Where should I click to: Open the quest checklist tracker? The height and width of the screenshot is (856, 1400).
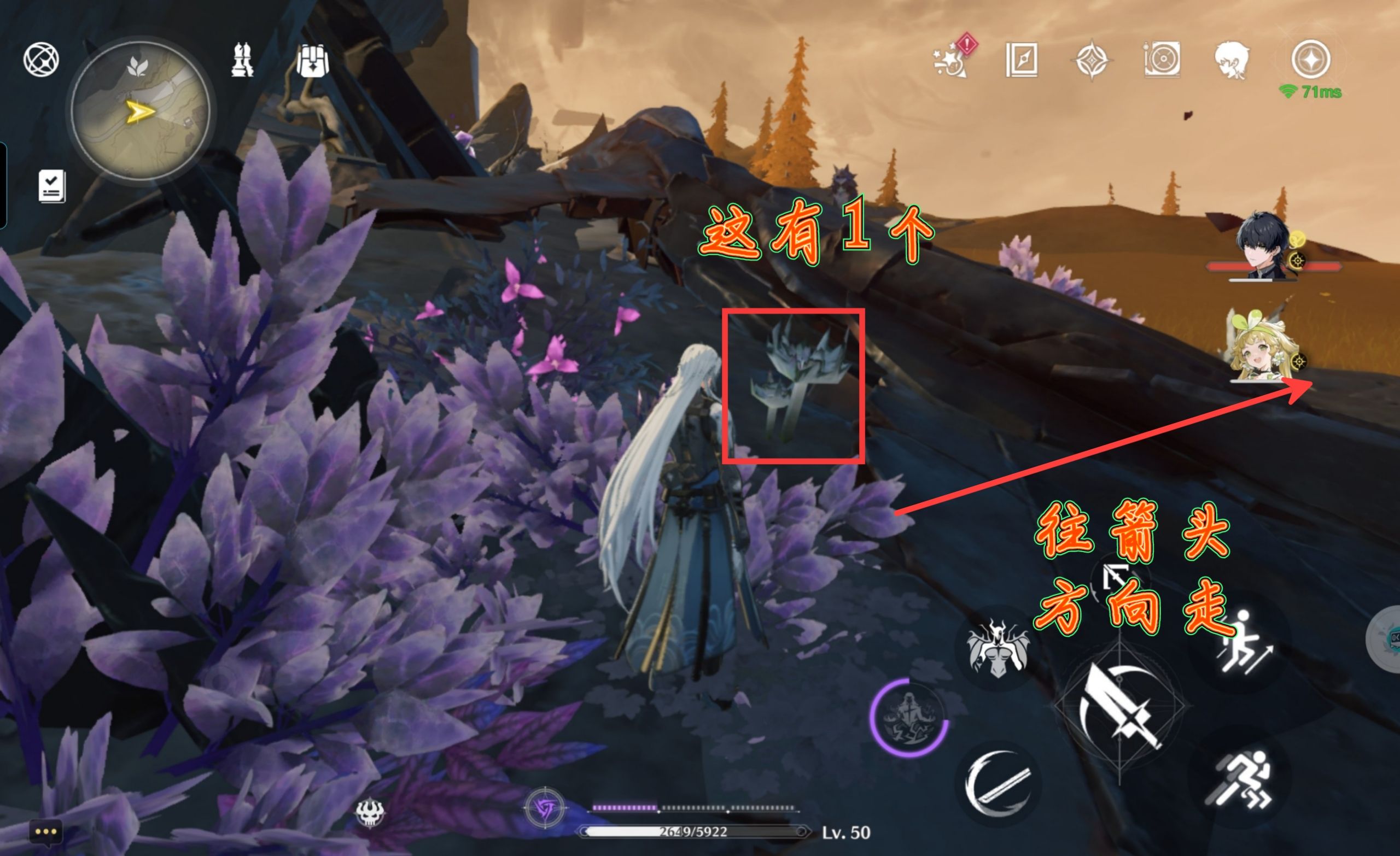pos(52,186)
